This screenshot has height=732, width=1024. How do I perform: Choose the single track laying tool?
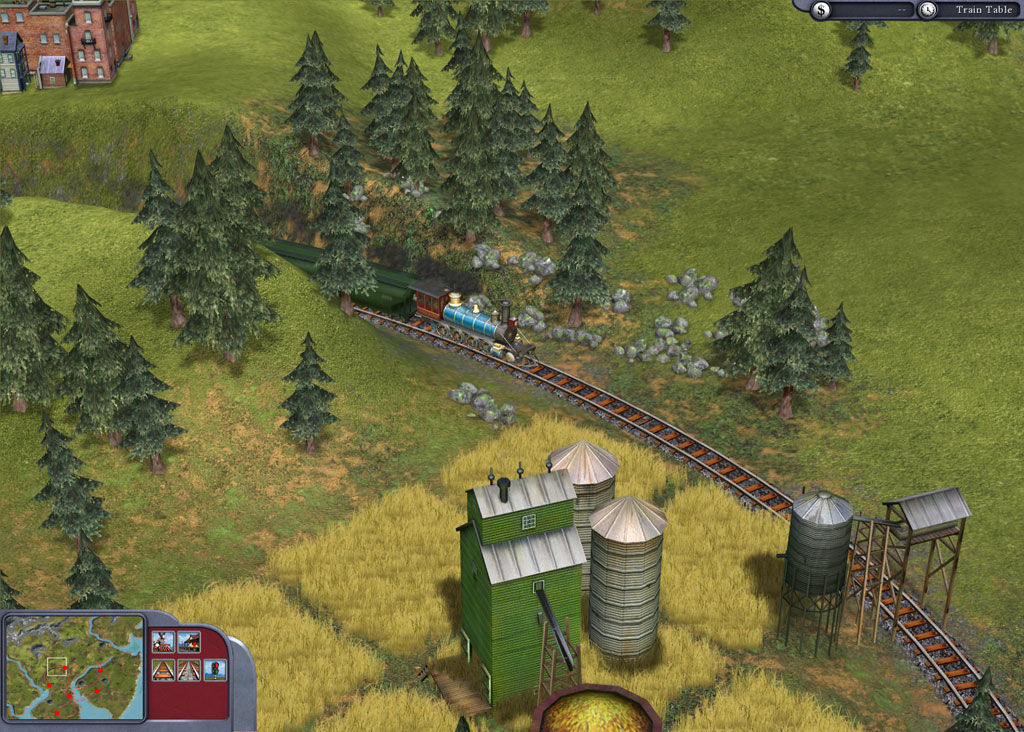163,670
